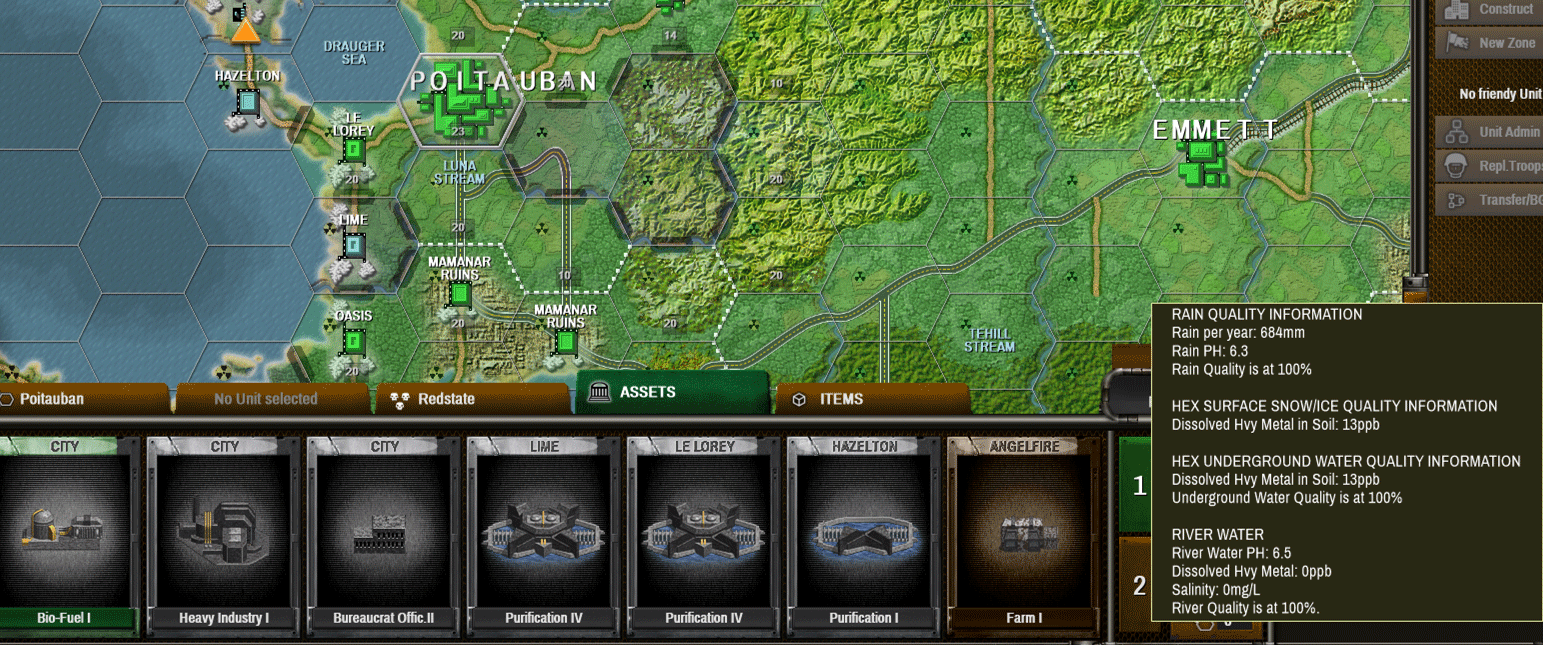Image resolution: width=1543 pixels, height=645 pixels.
Task: Switch to the Items tab
Action: pyautogui.click(x=870, y=399)
